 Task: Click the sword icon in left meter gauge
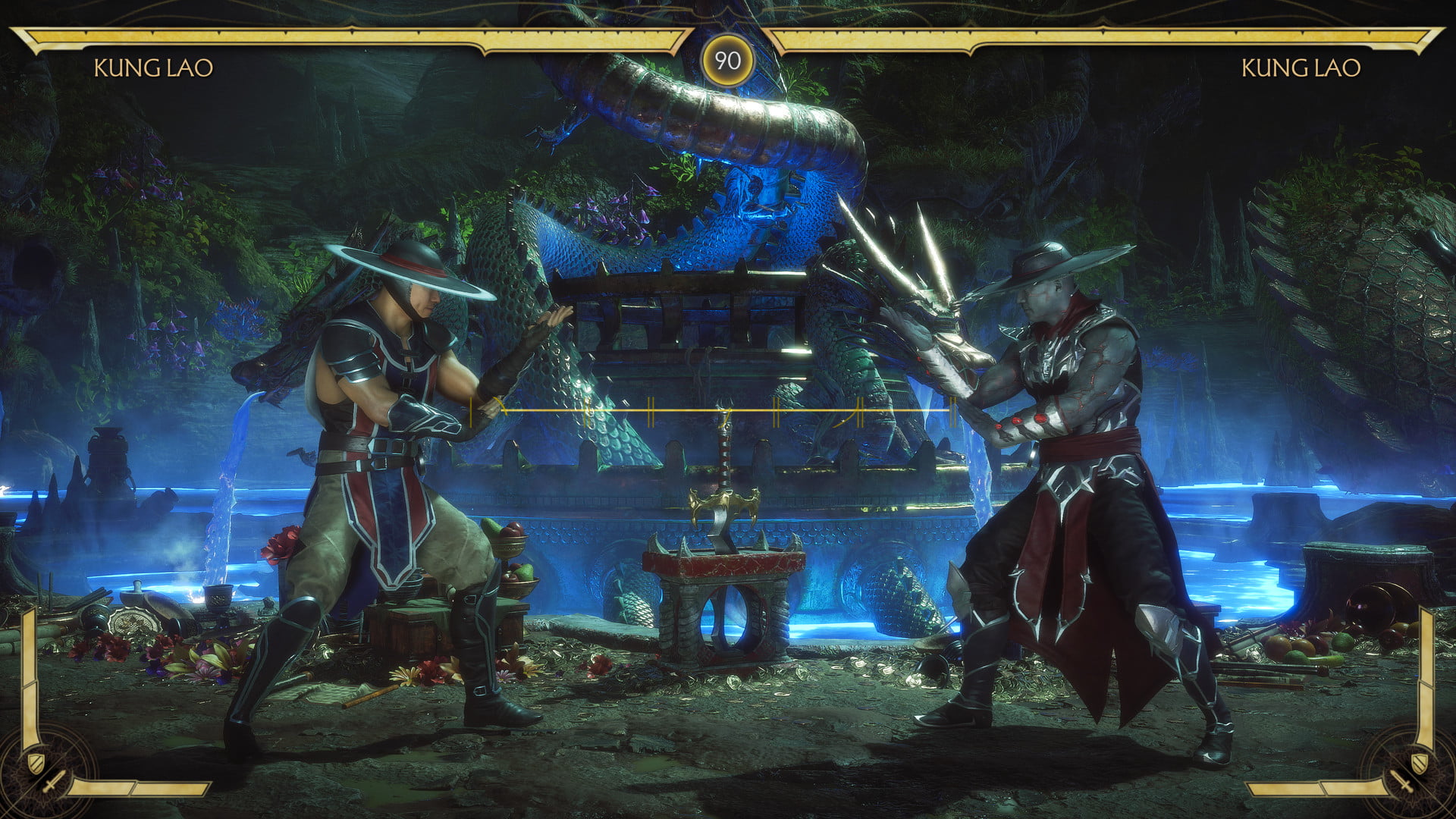coord(55,782)
